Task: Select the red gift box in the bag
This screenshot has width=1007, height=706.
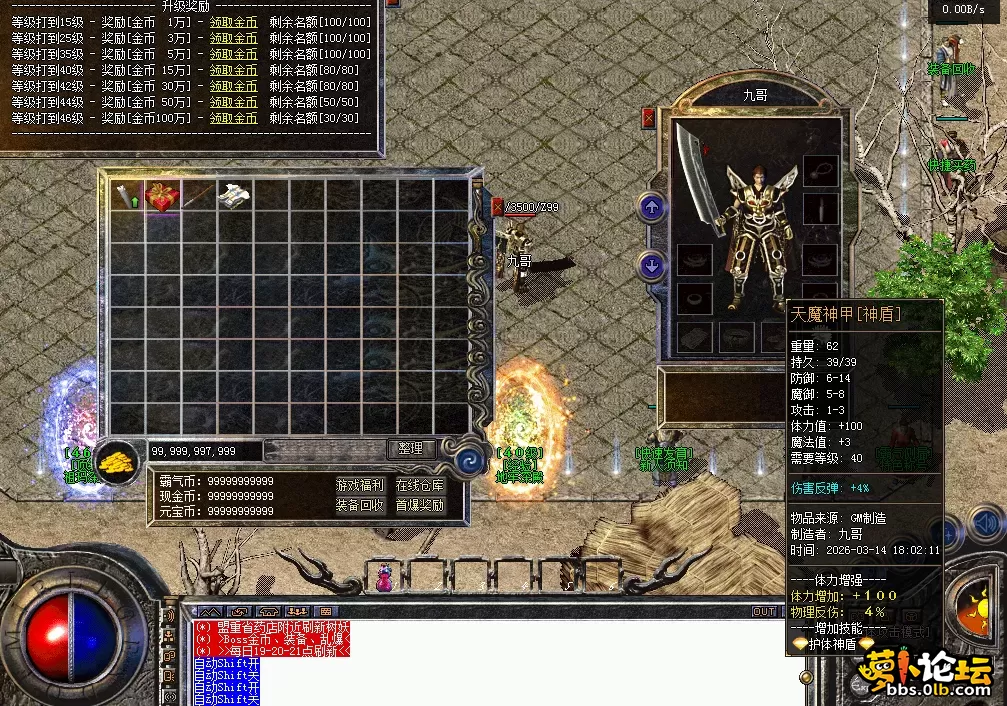Action: (x=163, y=196)
